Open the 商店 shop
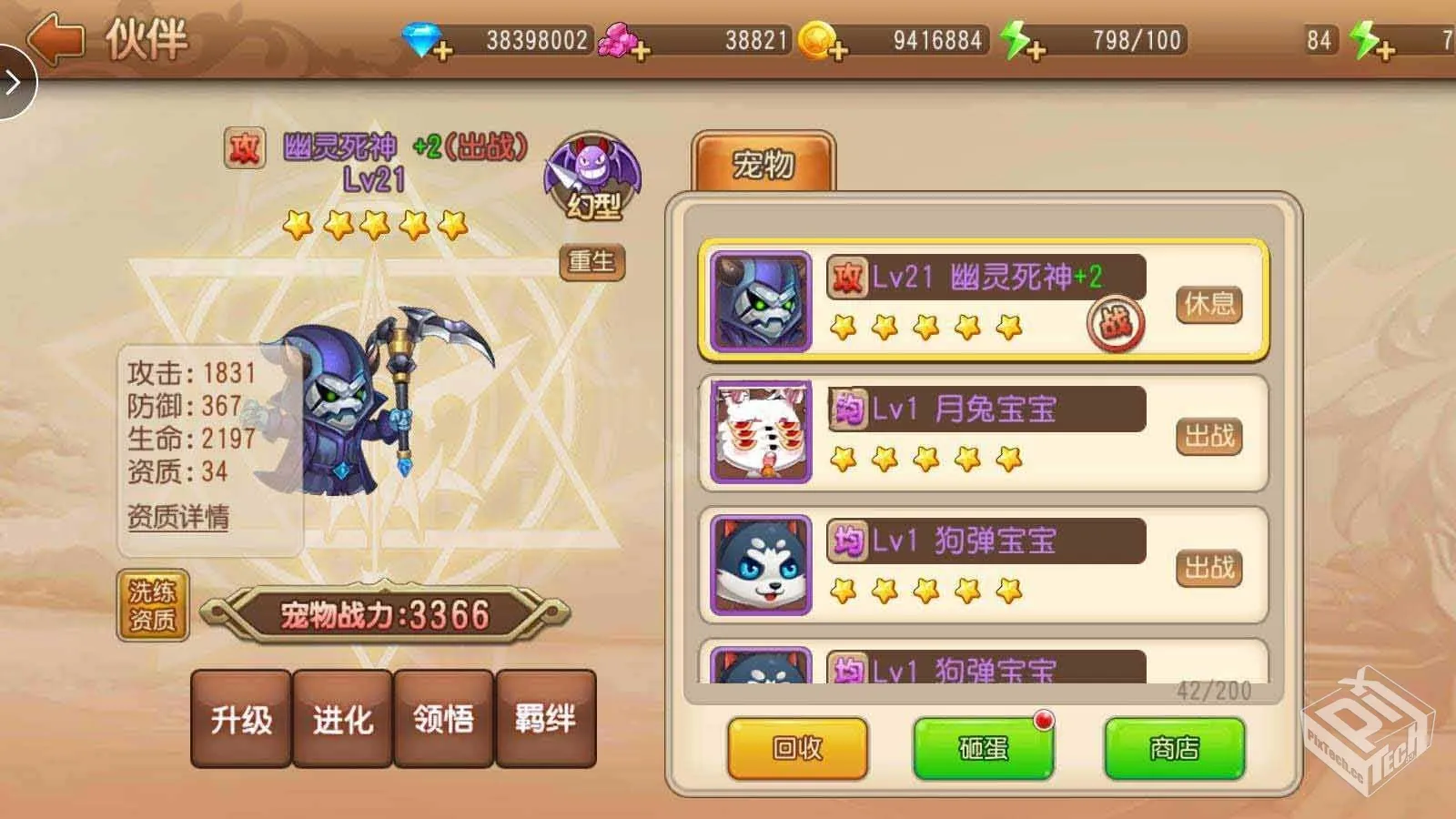Viewport: 1456px width, 819px height. pos(1174,748)
